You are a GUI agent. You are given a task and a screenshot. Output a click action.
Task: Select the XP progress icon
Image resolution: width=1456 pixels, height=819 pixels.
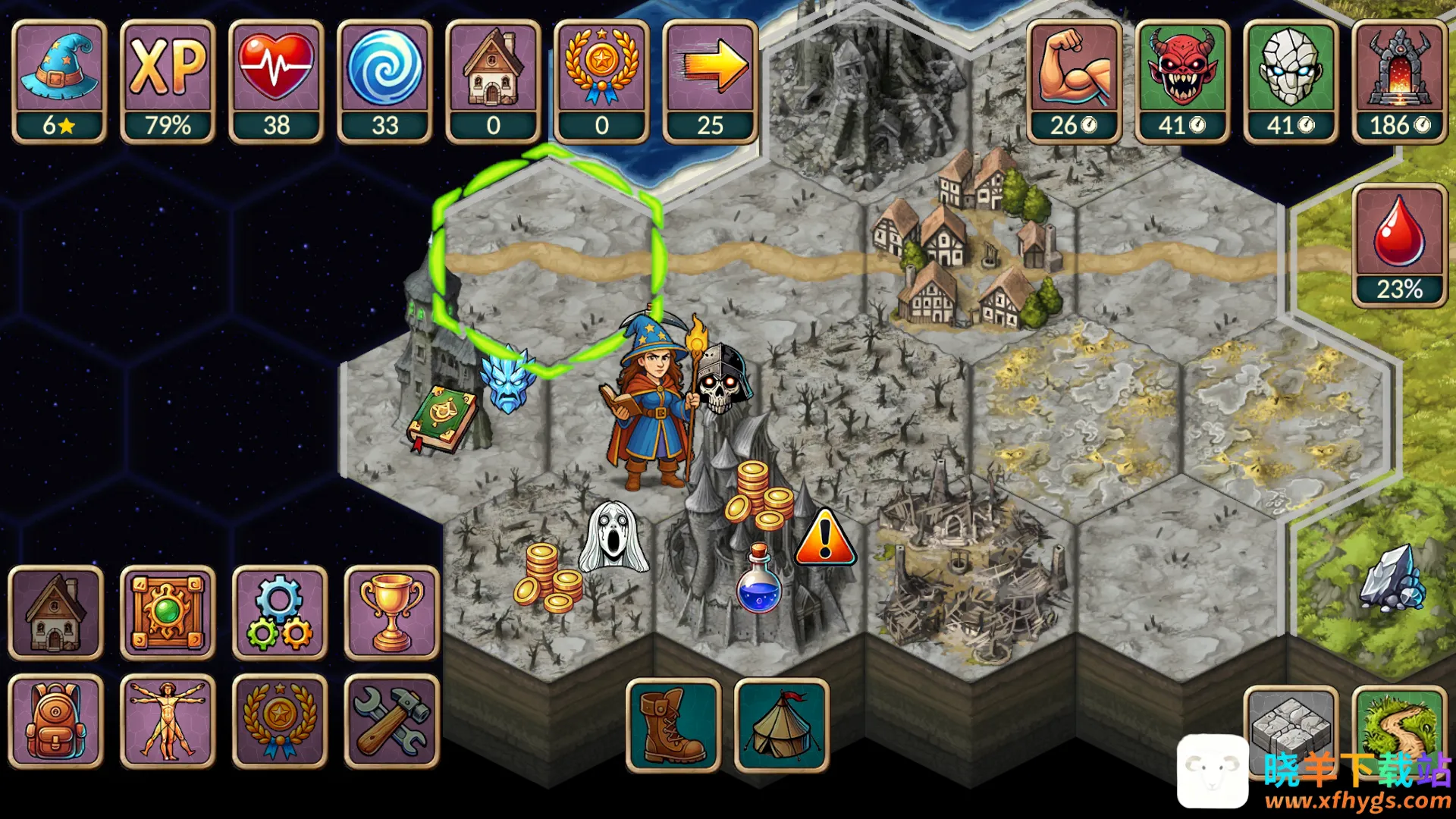pyautogui.click(x=168, y=81)
